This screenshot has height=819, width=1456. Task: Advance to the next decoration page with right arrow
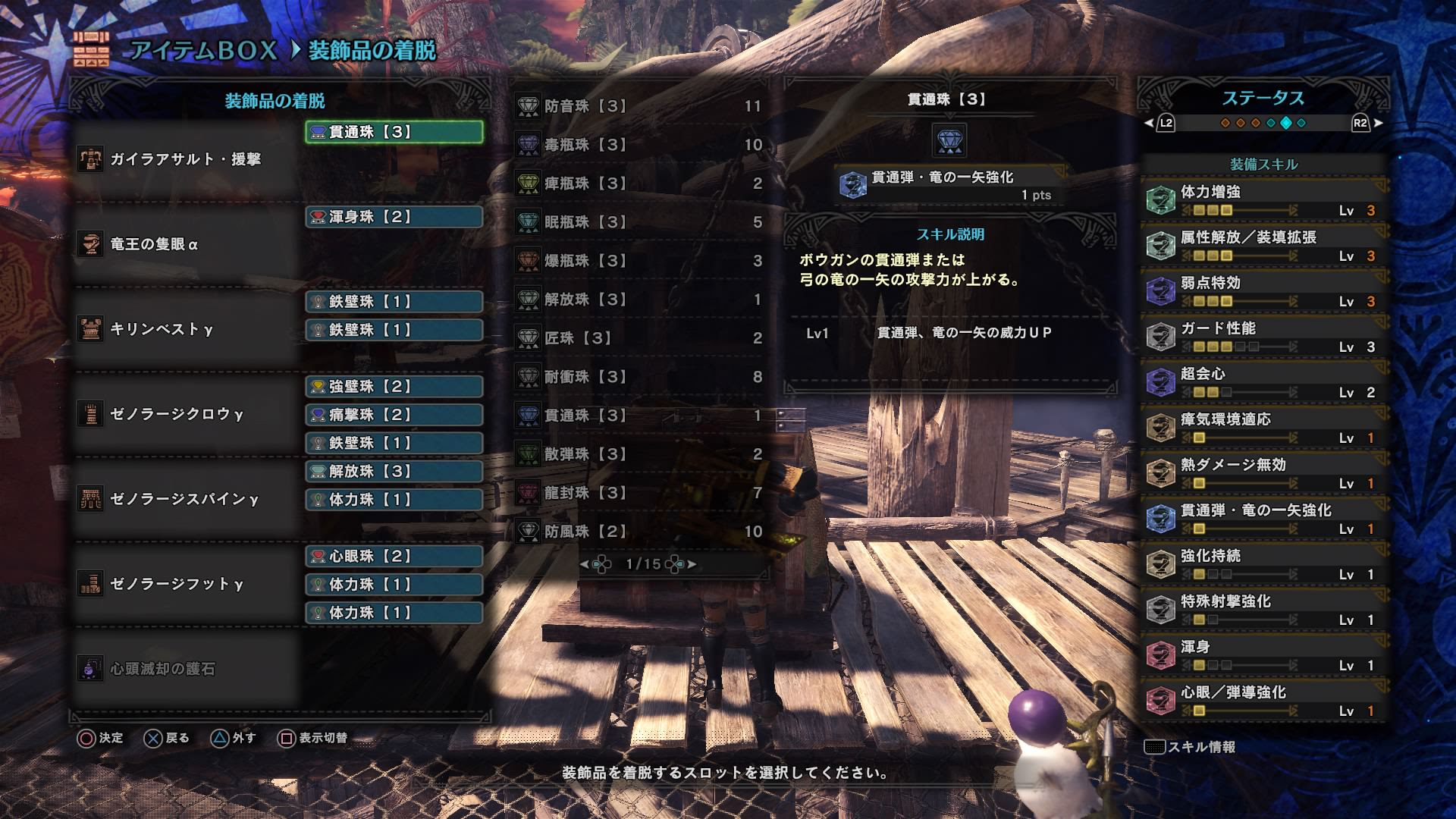pyautogui.click(x=692, y=564)
